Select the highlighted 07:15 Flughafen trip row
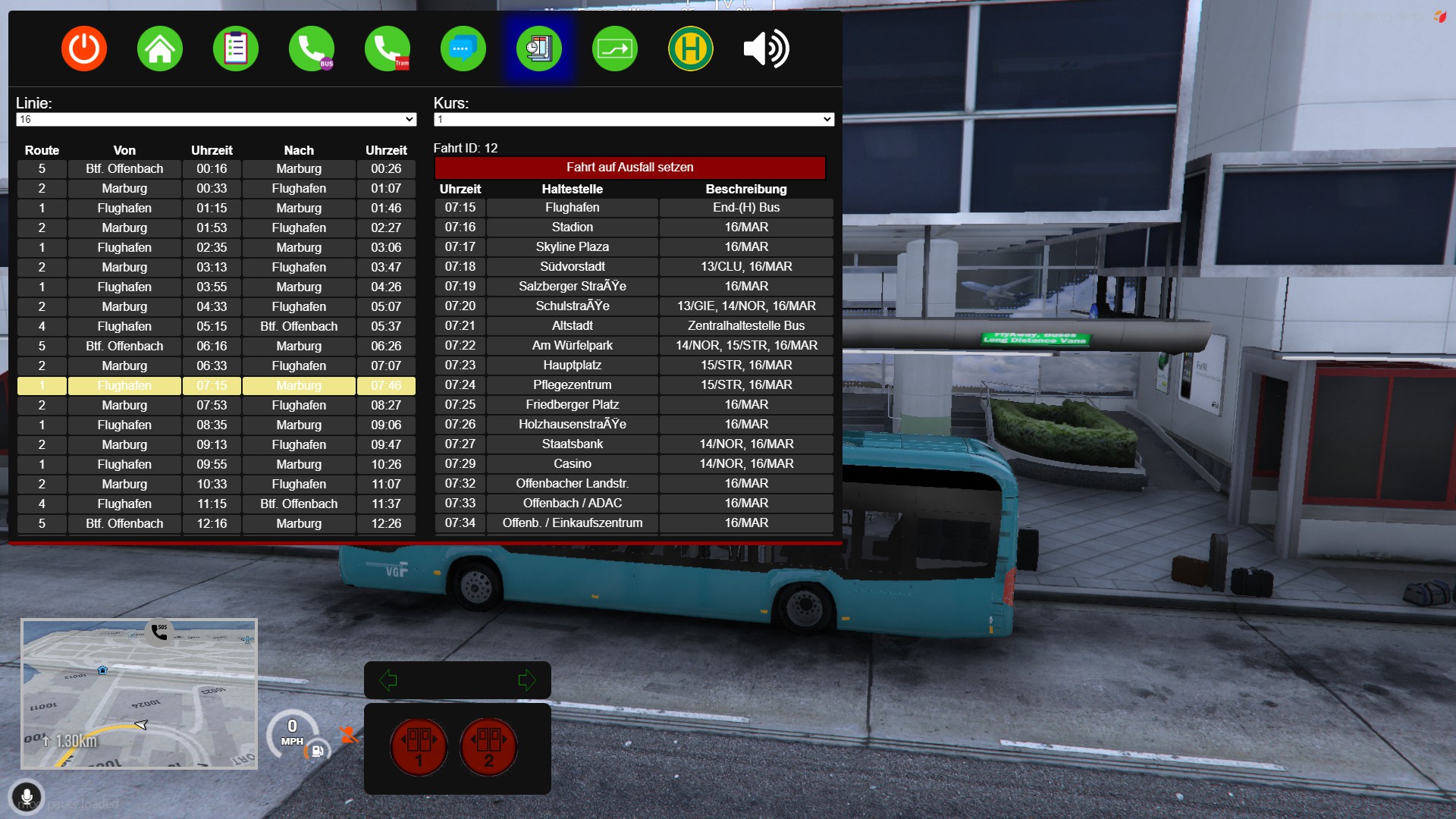 point(216,386)
